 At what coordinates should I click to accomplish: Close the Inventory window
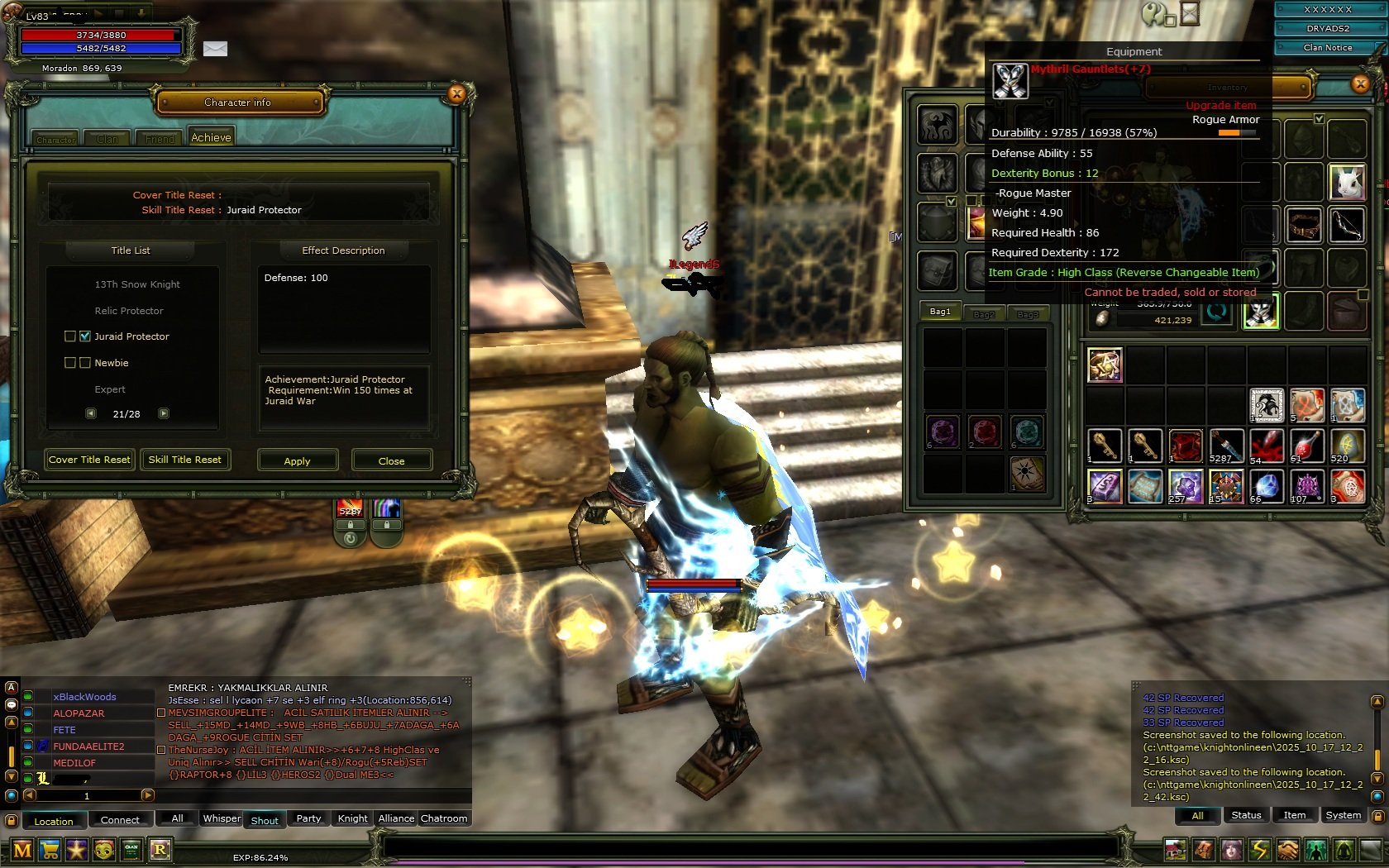click(1360, 84)
